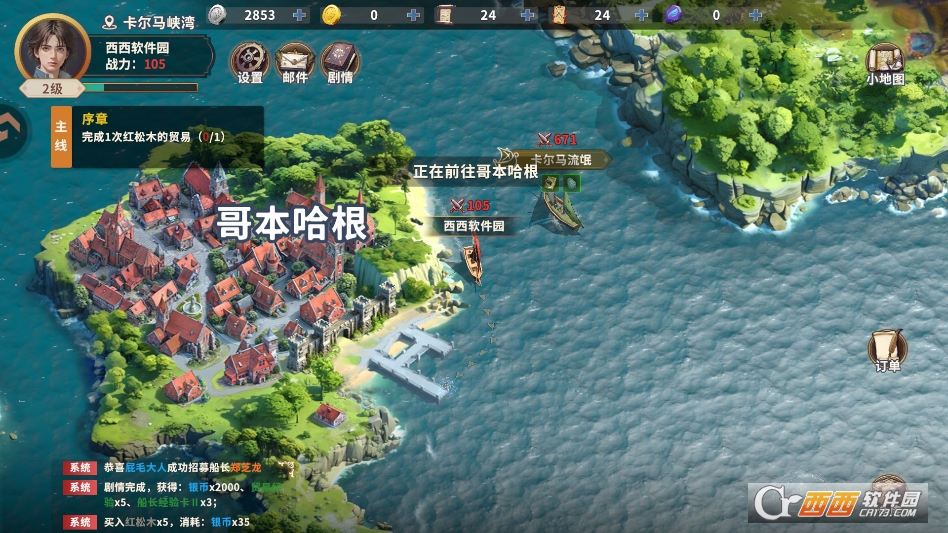This screenshot has height=533, width=948.
Task: Open the 订单 orders scroll
Action: 887,349
